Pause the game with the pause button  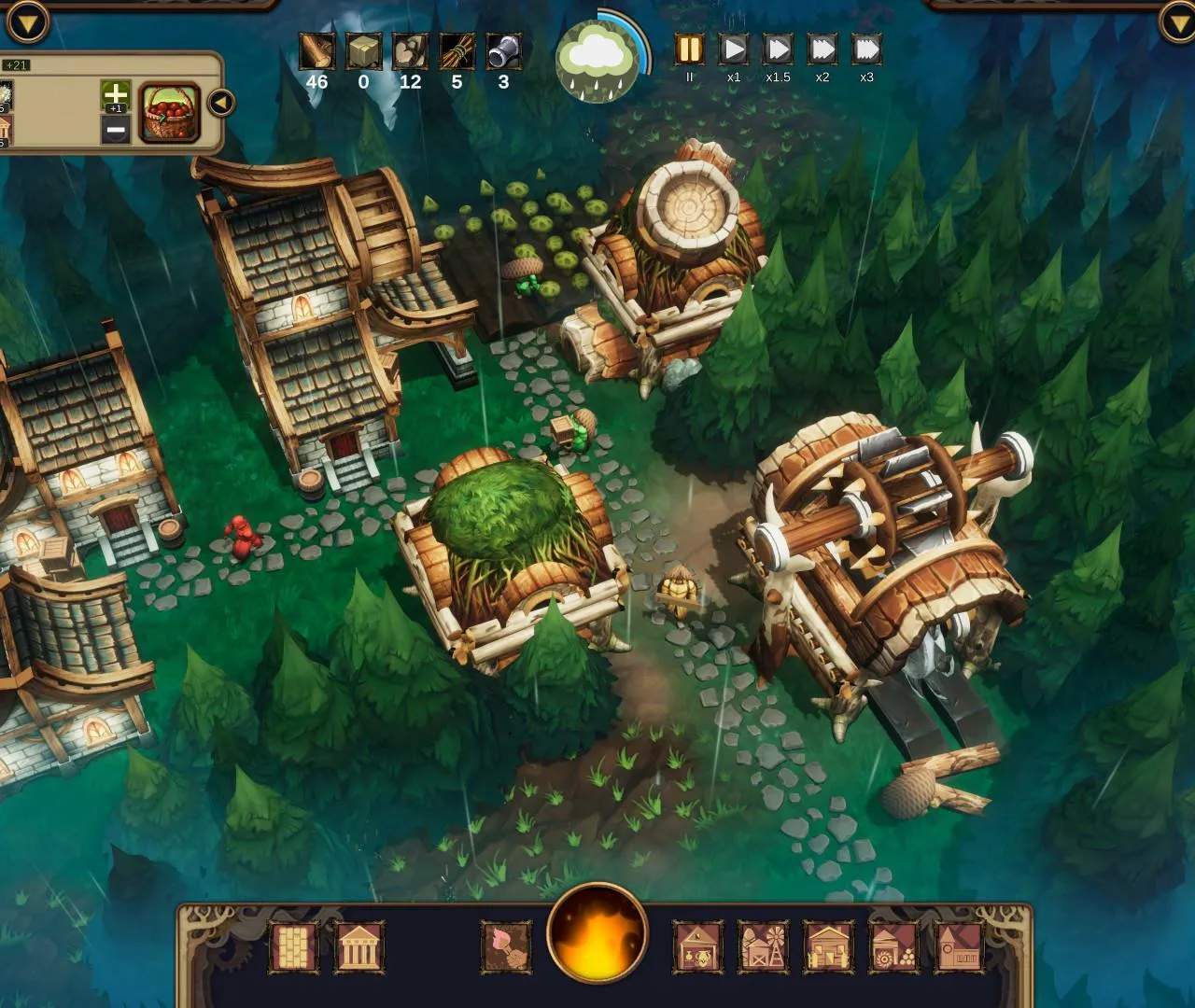[x=689, y=49]
